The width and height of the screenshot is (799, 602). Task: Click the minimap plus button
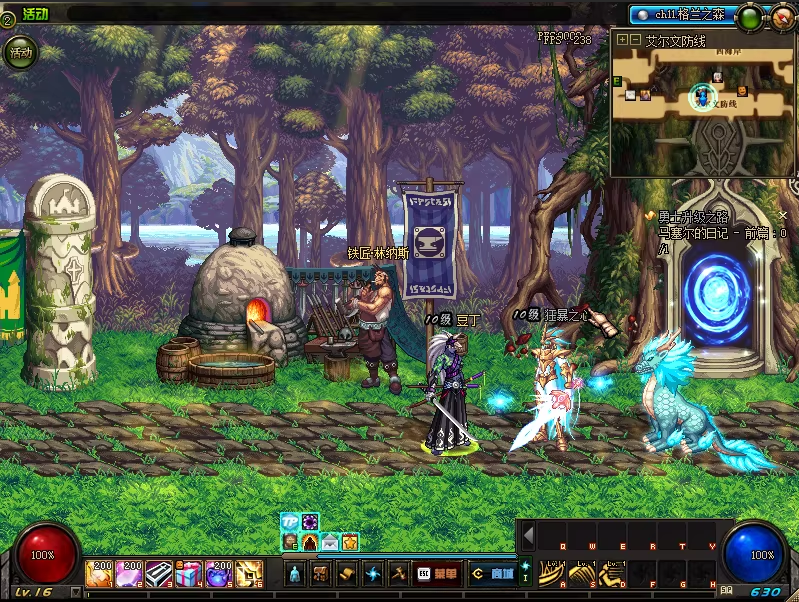tap(622, 40)
